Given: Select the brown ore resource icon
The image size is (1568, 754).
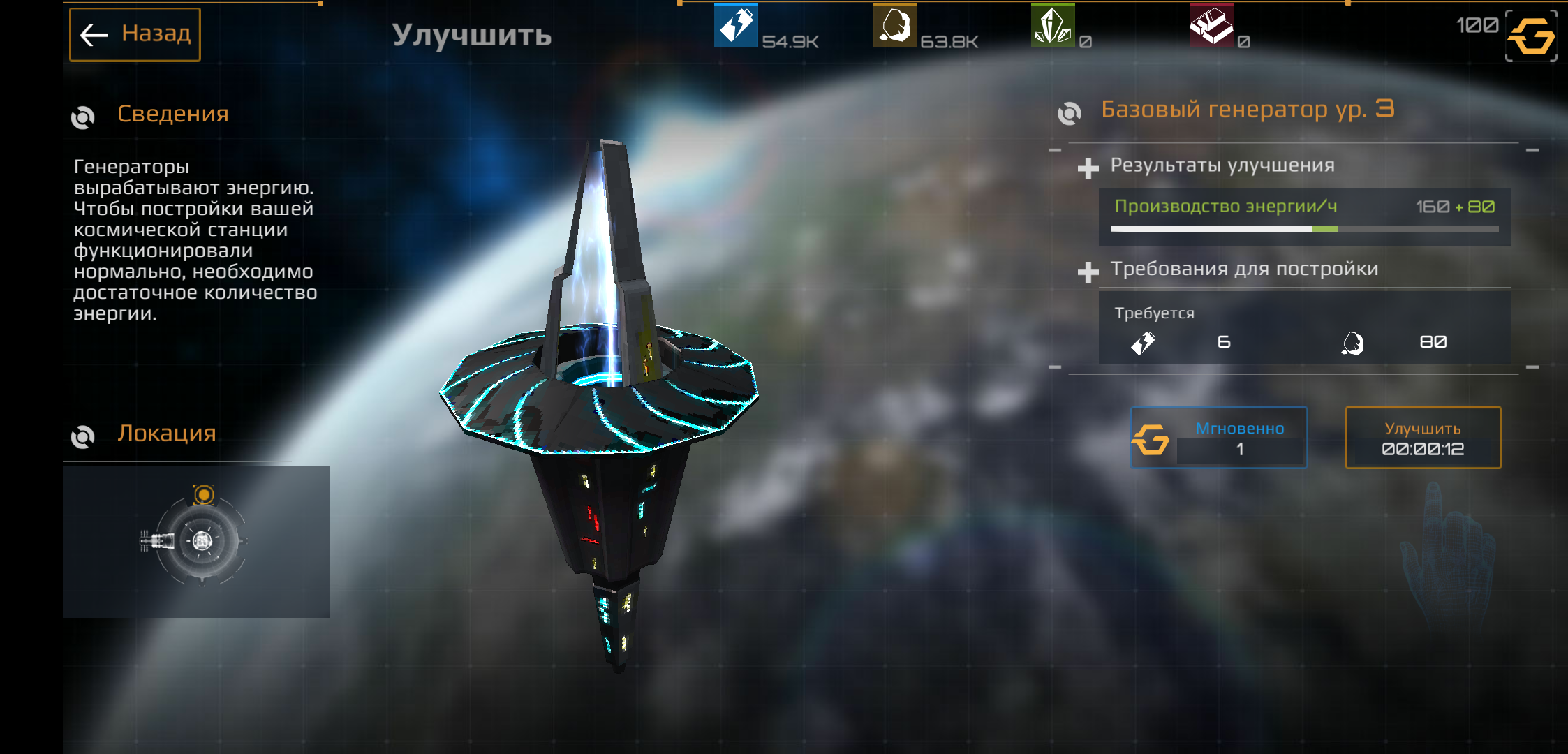Looking at the screenshot, I should 894,26.
